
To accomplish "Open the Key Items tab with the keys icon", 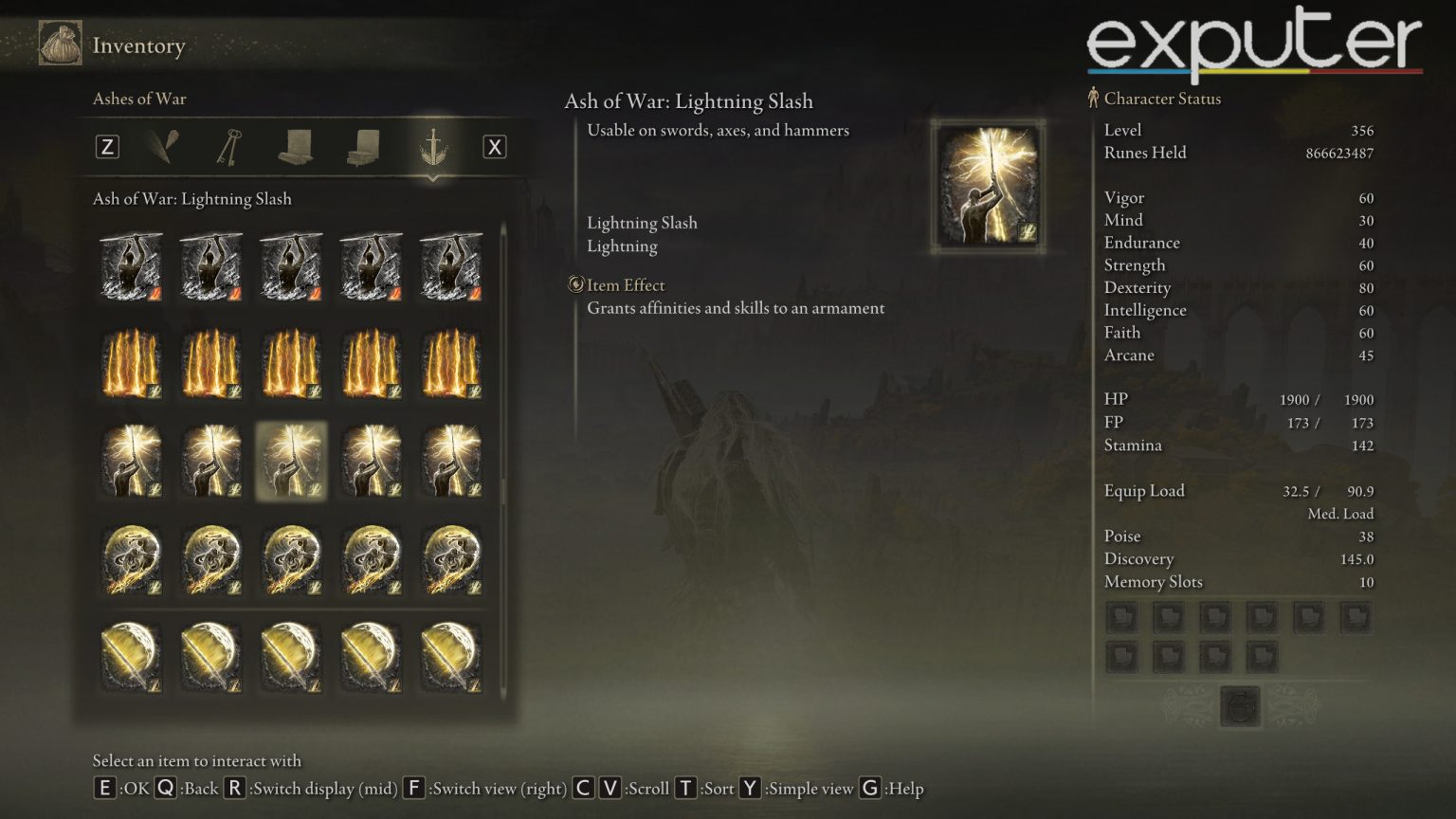I will tap(227, 147).
